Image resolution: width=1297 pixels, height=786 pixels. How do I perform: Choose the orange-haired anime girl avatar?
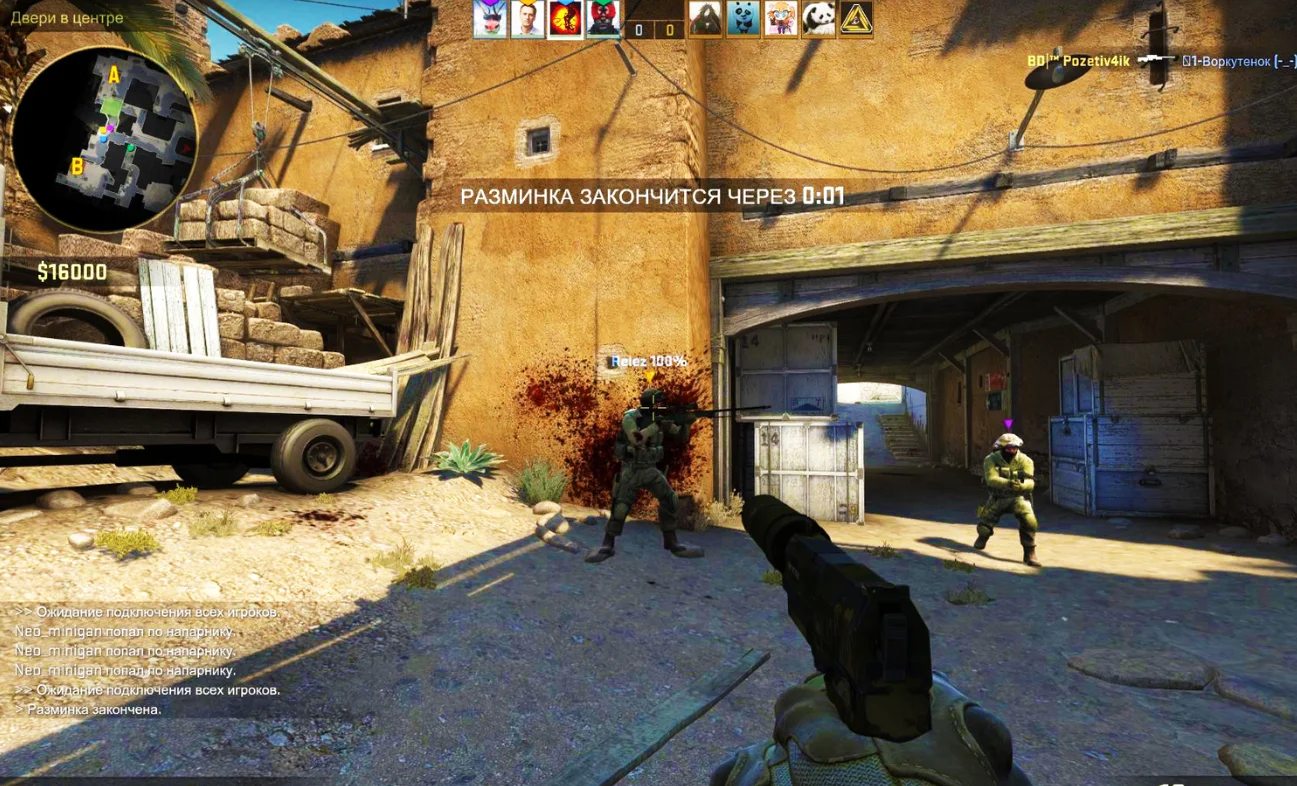[781, 19]
